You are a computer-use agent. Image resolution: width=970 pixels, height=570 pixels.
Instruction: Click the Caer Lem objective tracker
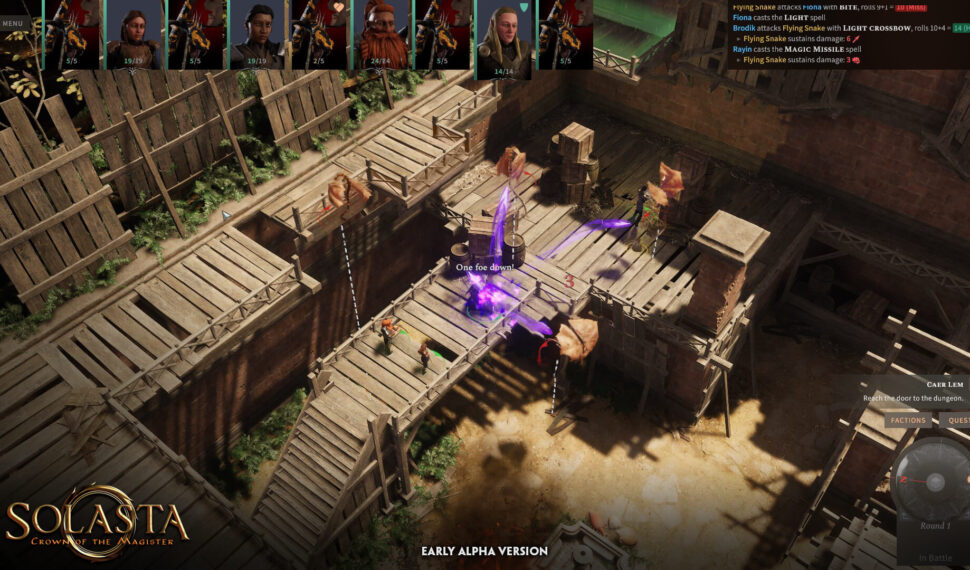pos(914,391)
